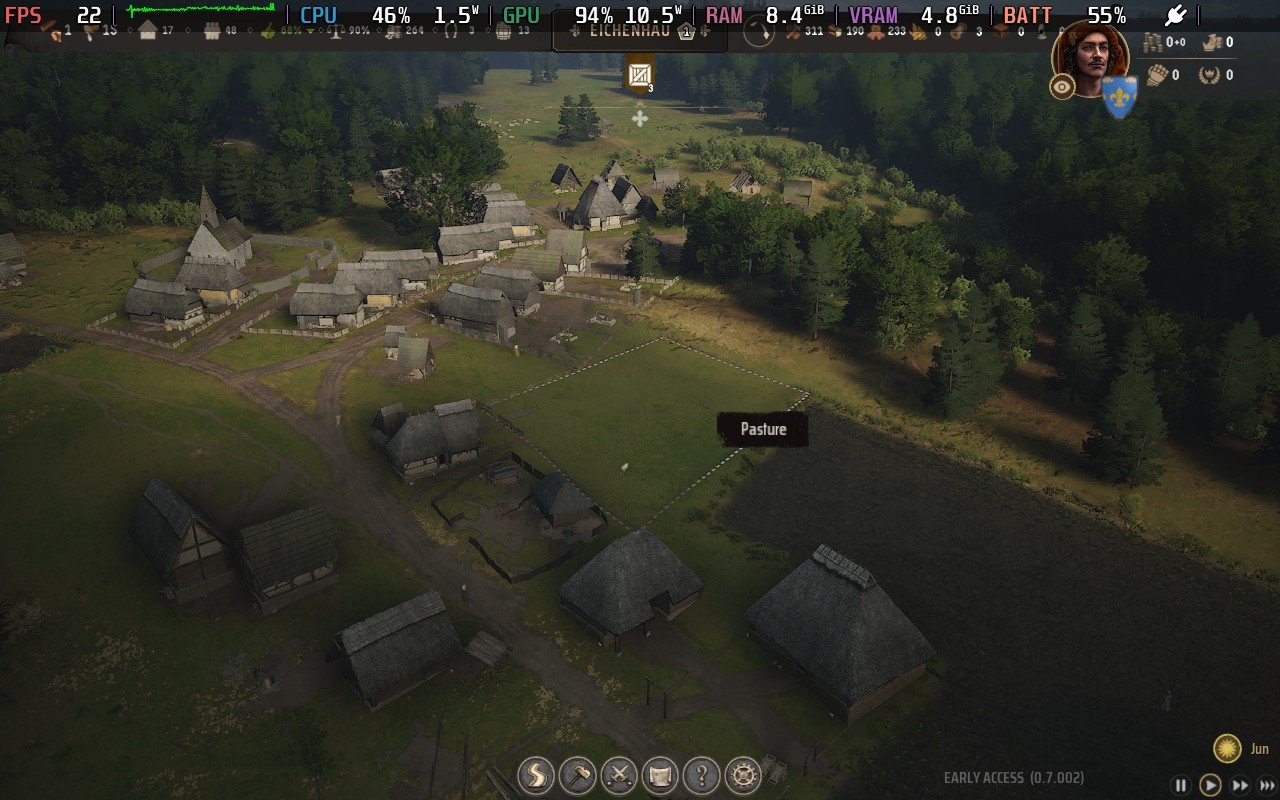Open the crossed swords army panel
The height and width of the screenshot is (800, 1280).
click(x=619, y=774)
